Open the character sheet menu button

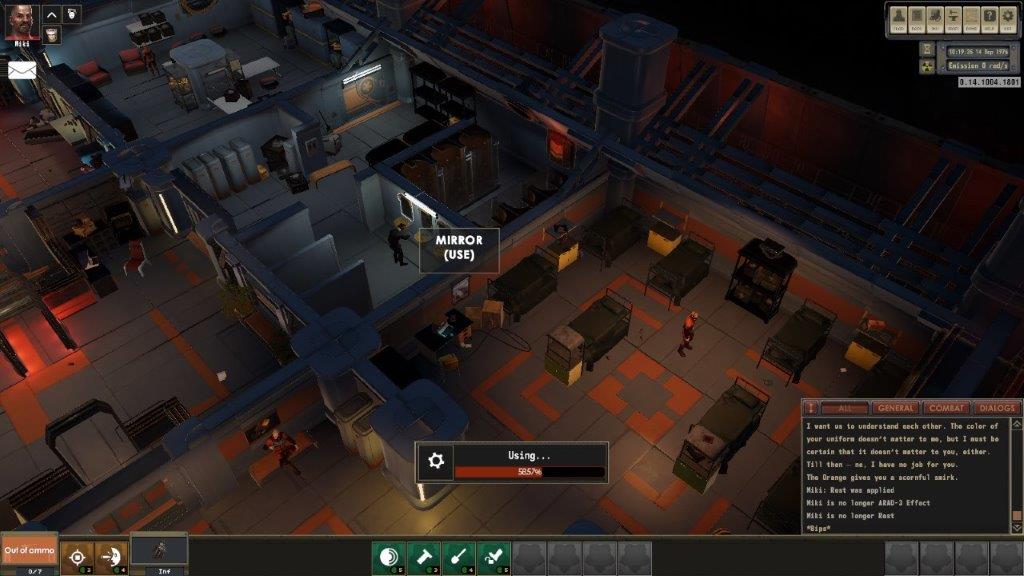(x=900, y=17)
